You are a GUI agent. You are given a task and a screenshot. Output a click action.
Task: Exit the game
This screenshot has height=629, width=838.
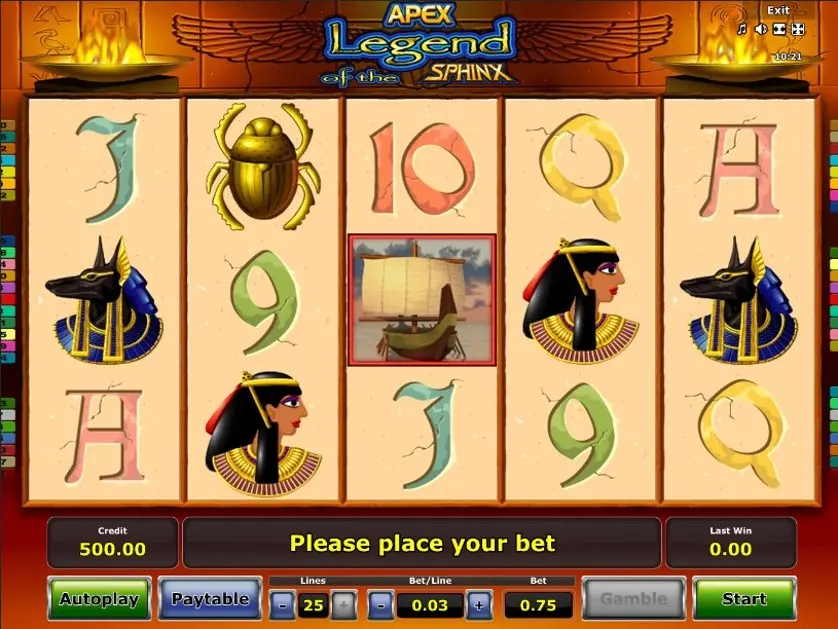(777, 10)
